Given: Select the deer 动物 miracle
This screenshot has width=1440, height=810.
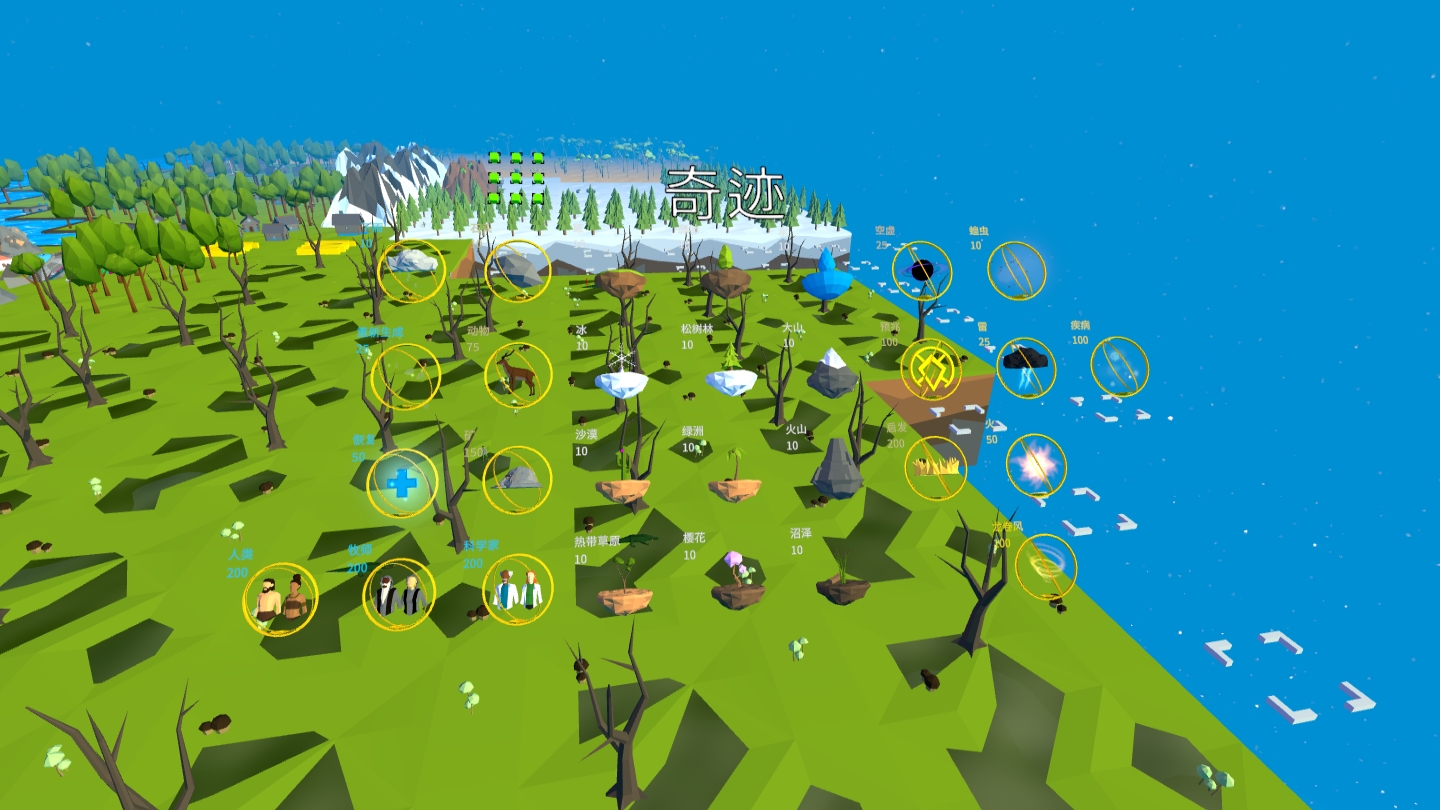Looking at the screenshot, I should (x=518, y=375).
